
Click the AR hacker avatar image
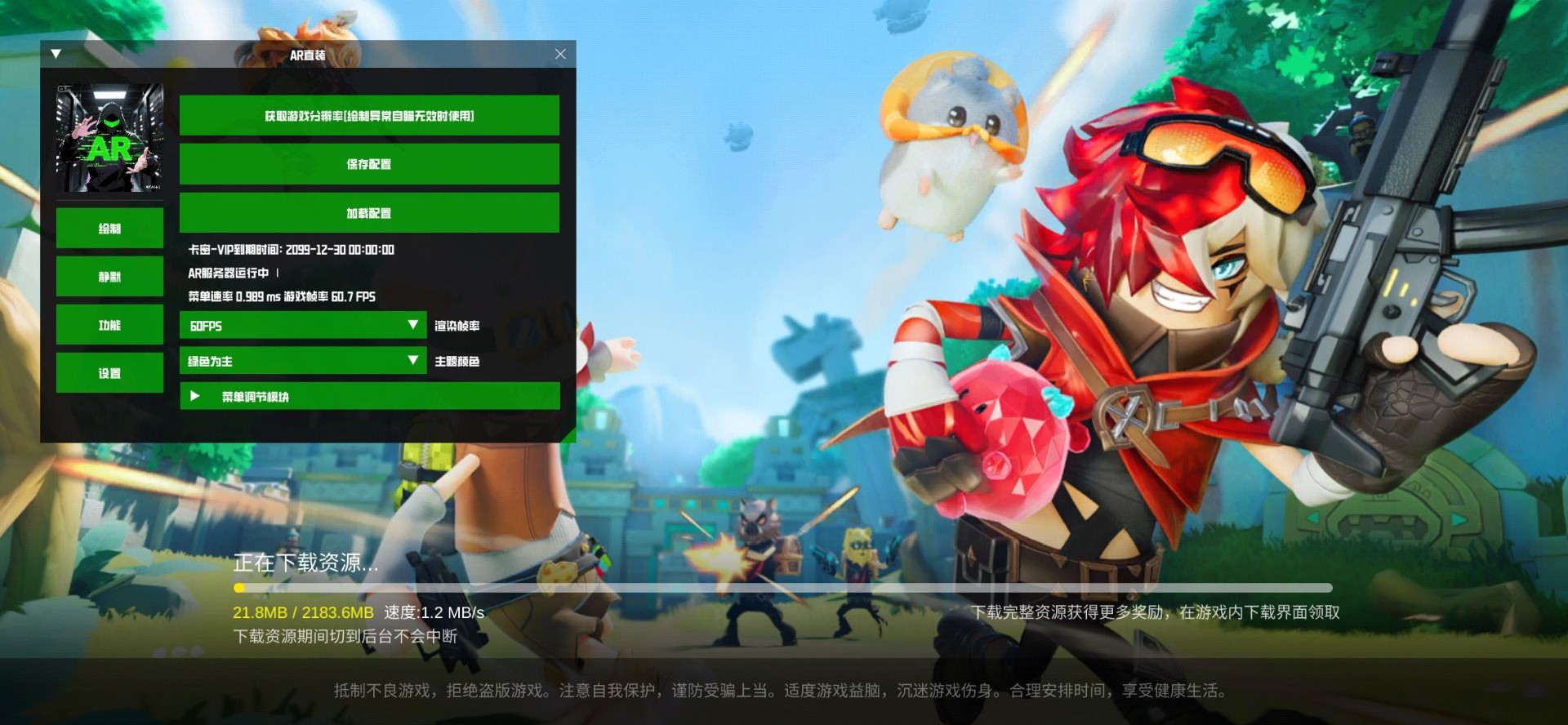tap(109, 137)
